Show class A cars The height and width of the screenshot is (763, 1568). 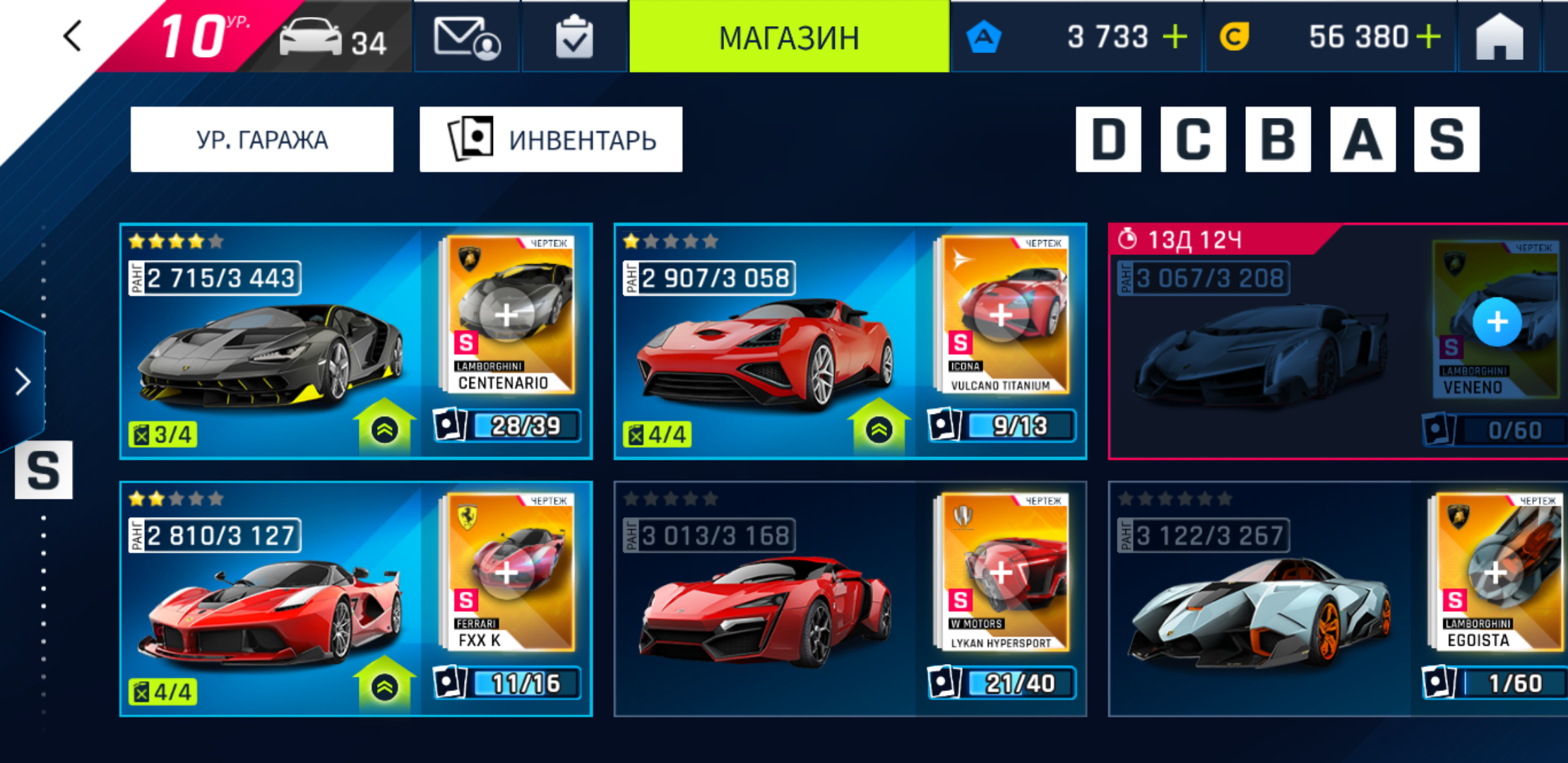pyautogui.click(x=1362, y=139)
